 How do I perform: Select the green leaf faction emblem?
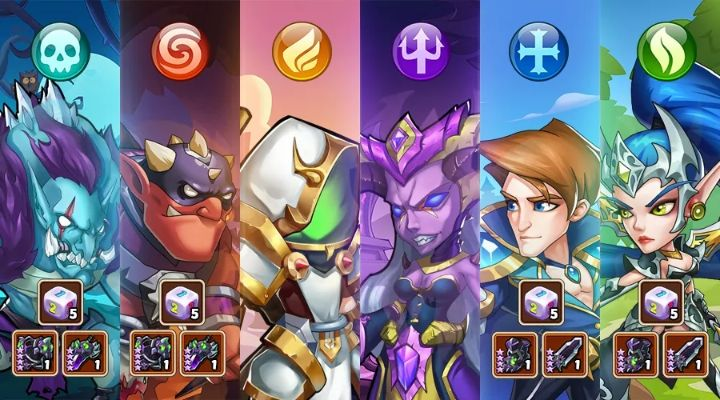pyautogui.click(x=659, y=52)
